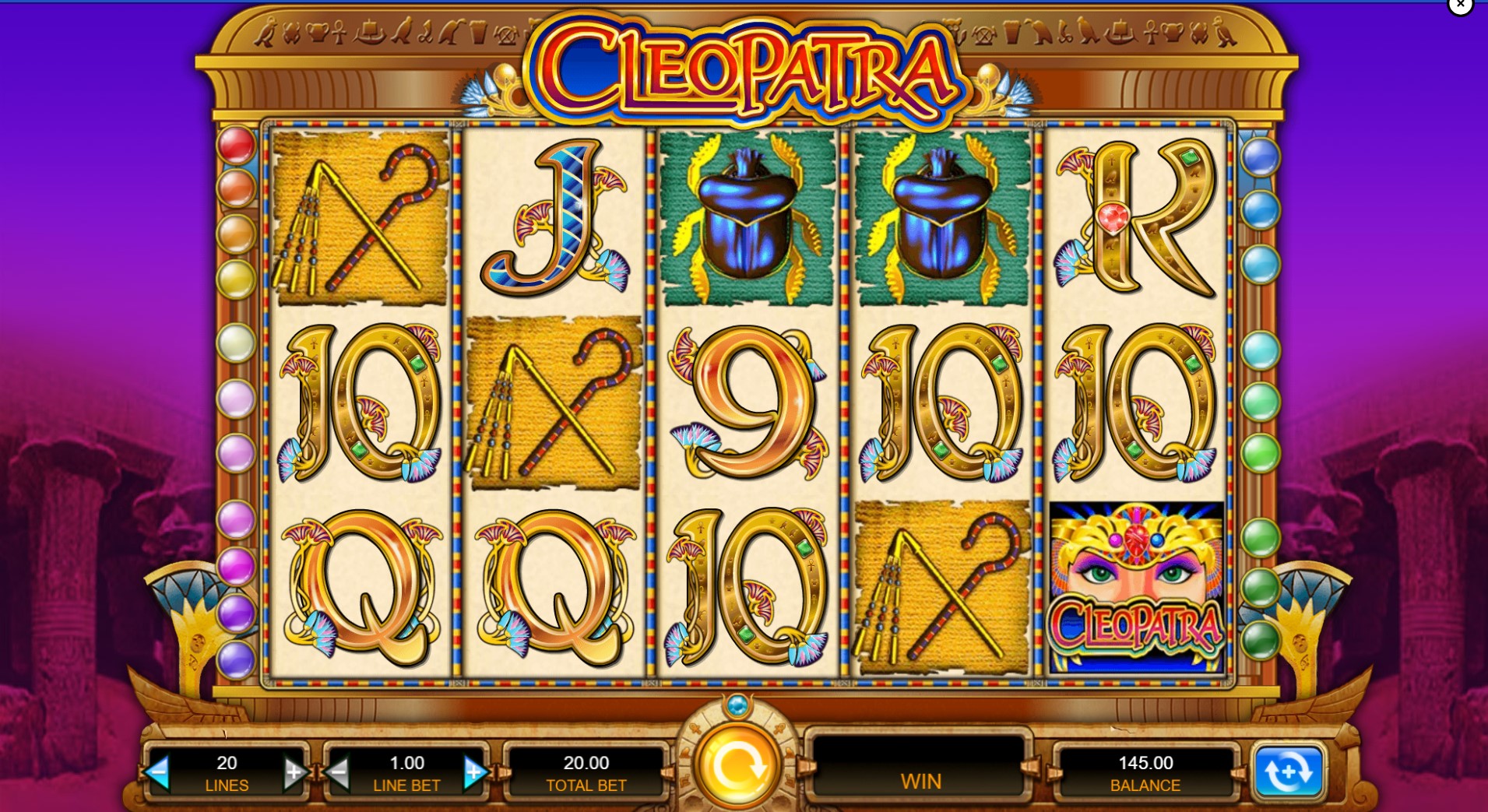The width and height of the screenshot is (1488, 812).
Task: Click the red payline bead at top left
Action: coord(237,144)
